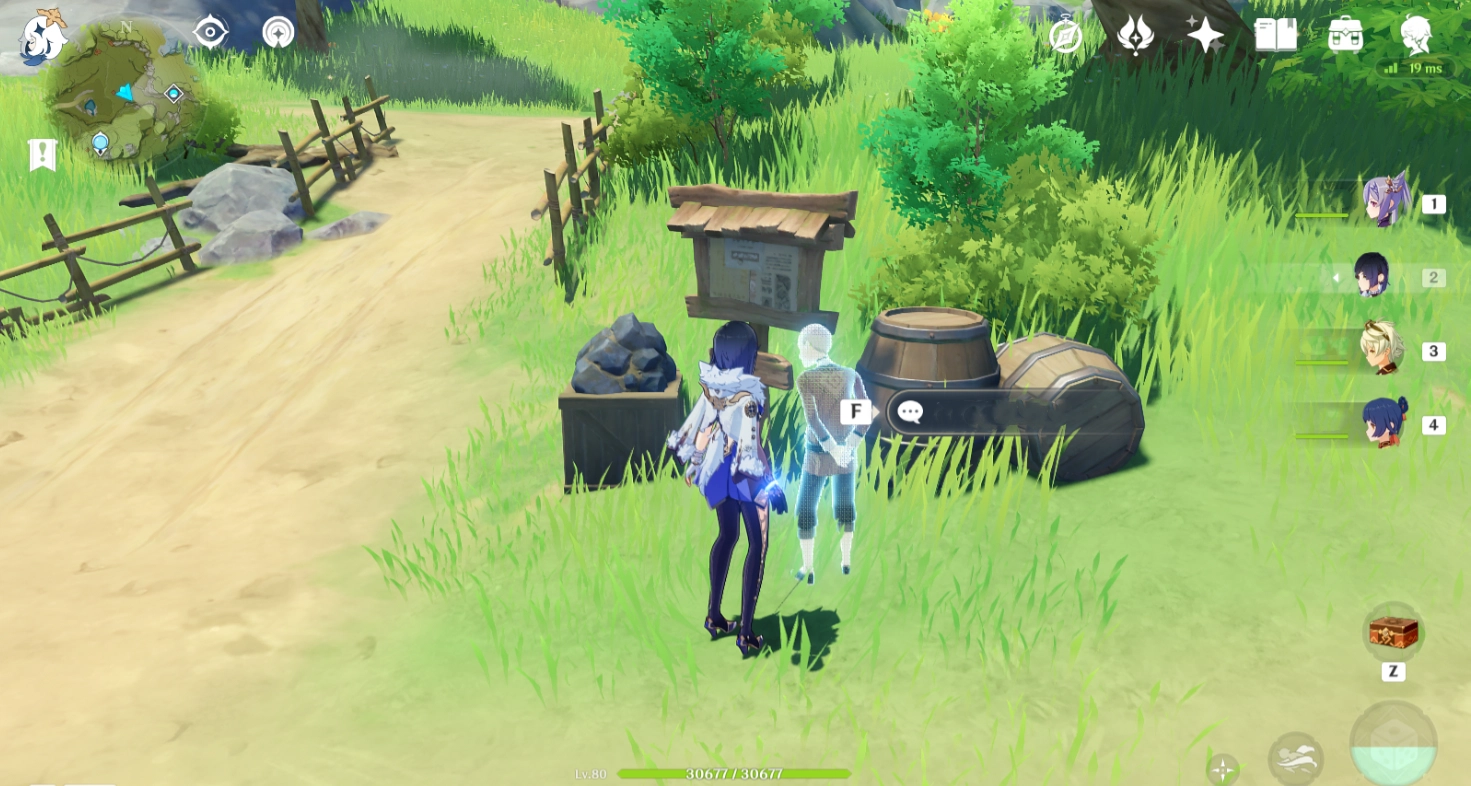1471x786 pixels.
Task: Talk to the NPC via the speech bubble prompt
Action: pyautogui.click(x=911, y=412)
